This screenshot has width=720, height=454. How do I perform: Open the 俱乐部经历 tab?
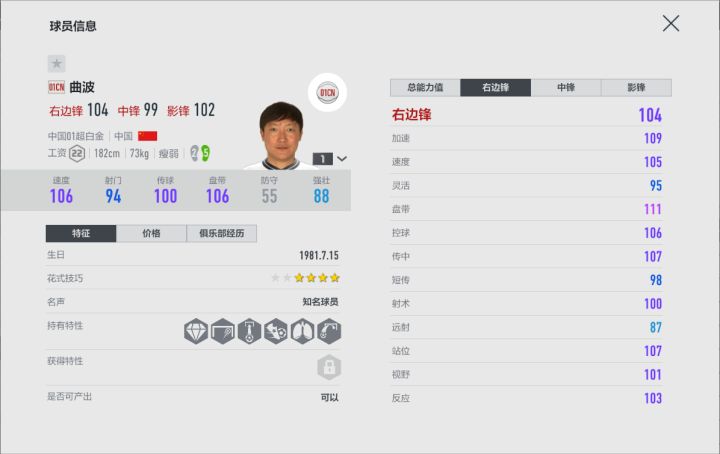coord(222,234)
